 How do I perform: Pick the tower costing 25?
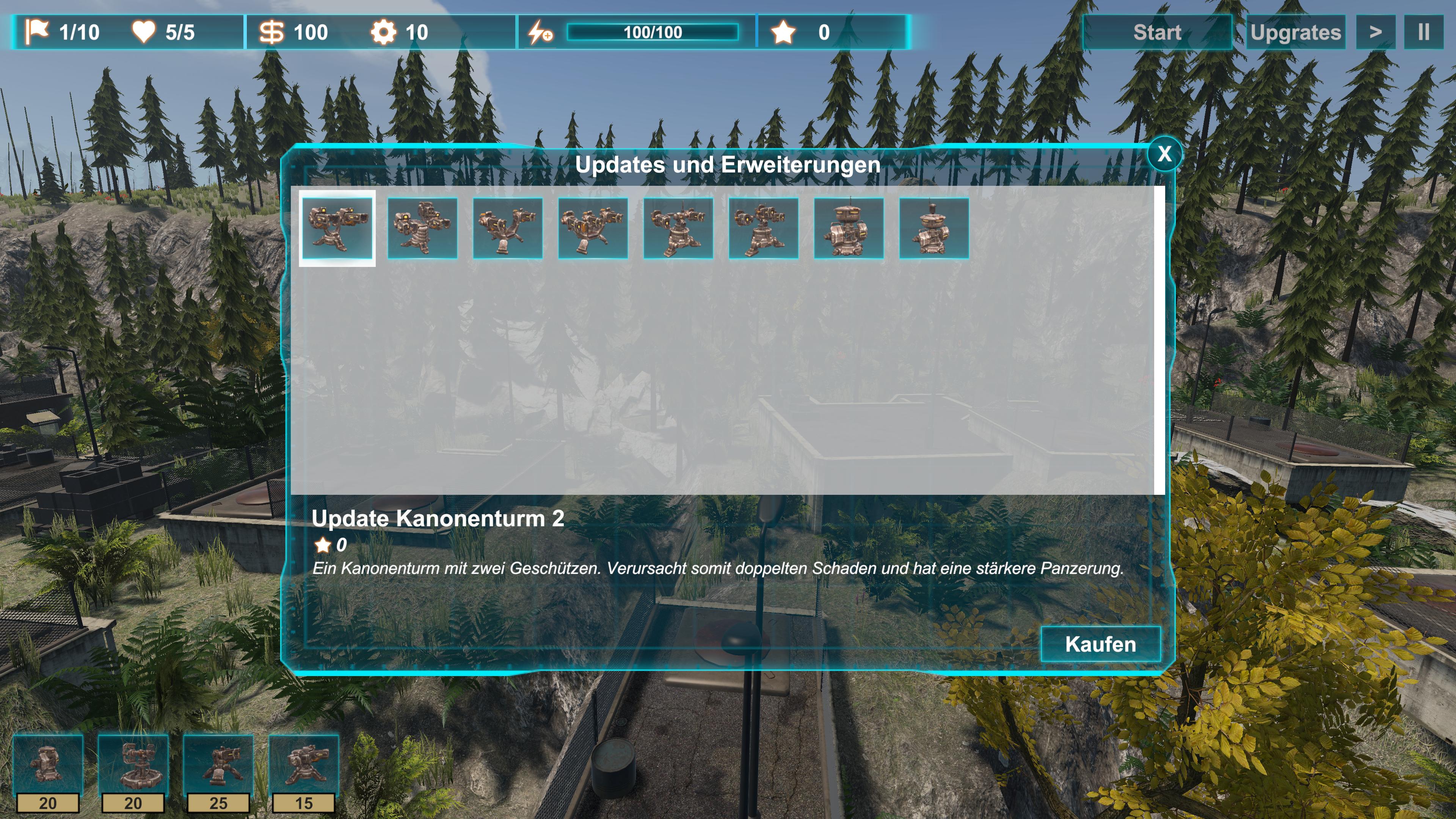click(x=219, y=766)
